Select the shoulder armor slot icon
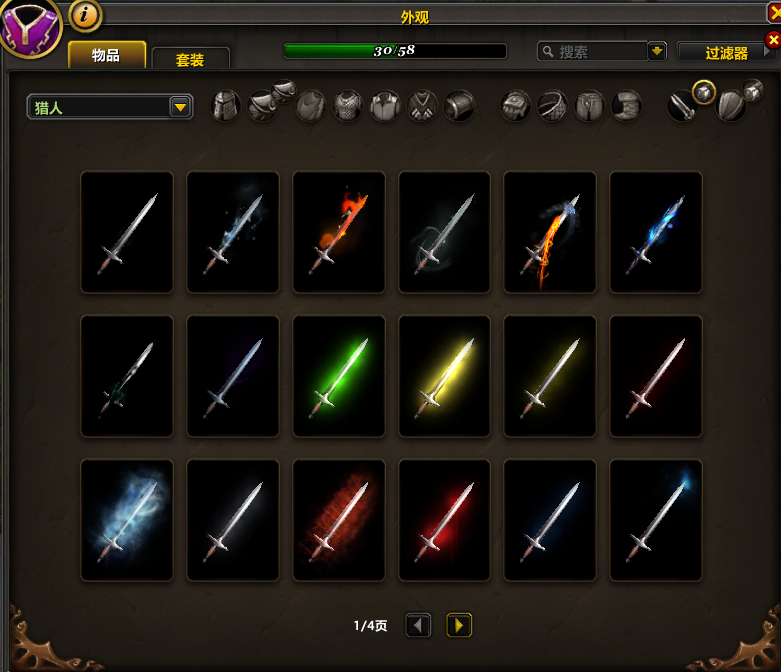This screenshot has width=781, height=672. 264,104
